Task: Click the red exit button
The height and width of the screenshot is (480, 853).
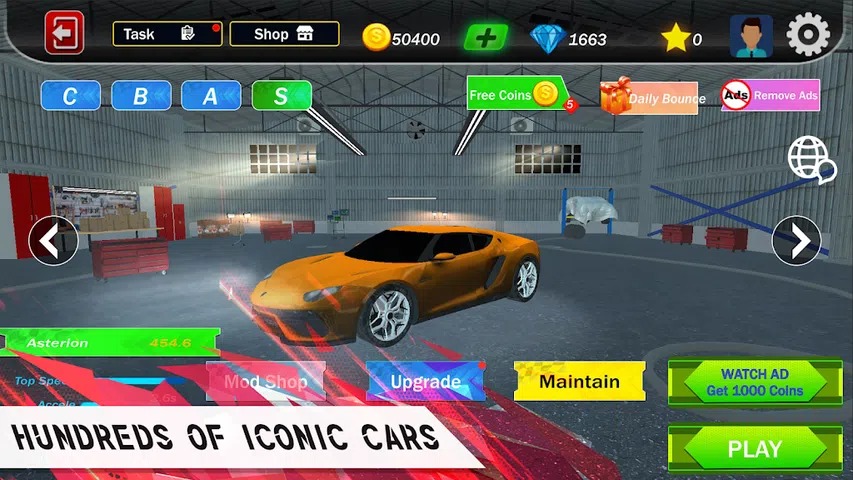Action: (x=64, y=34)
